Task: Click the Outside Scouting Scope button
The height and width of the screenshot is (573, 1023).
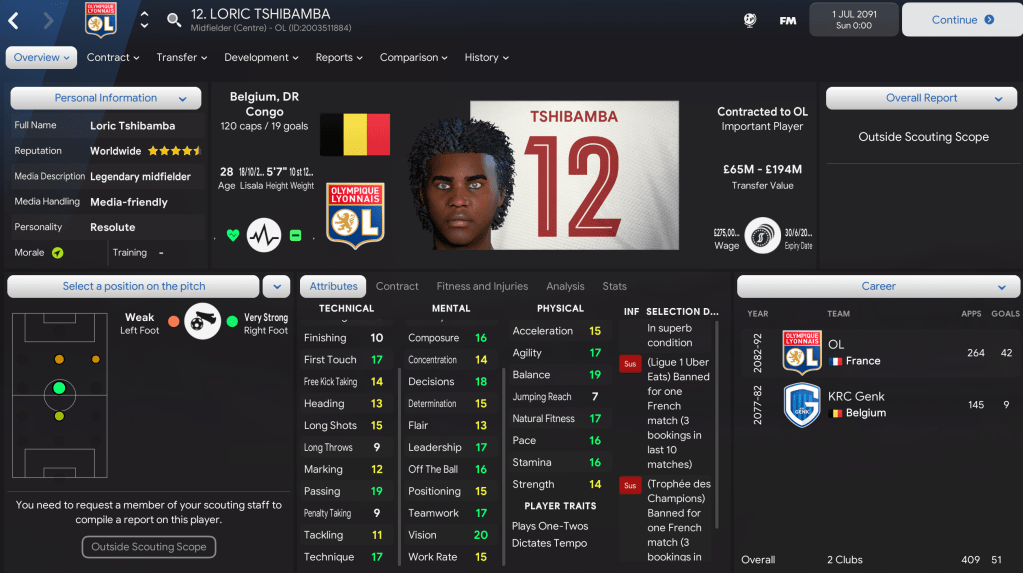Action: 148,547
